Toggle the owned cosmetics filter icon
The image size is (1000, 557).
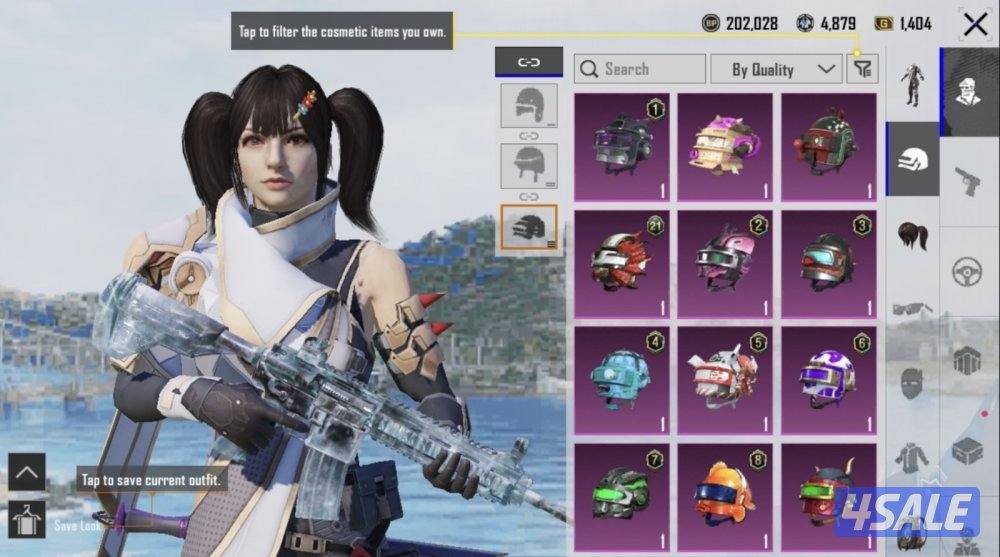[x=862, y=69]
